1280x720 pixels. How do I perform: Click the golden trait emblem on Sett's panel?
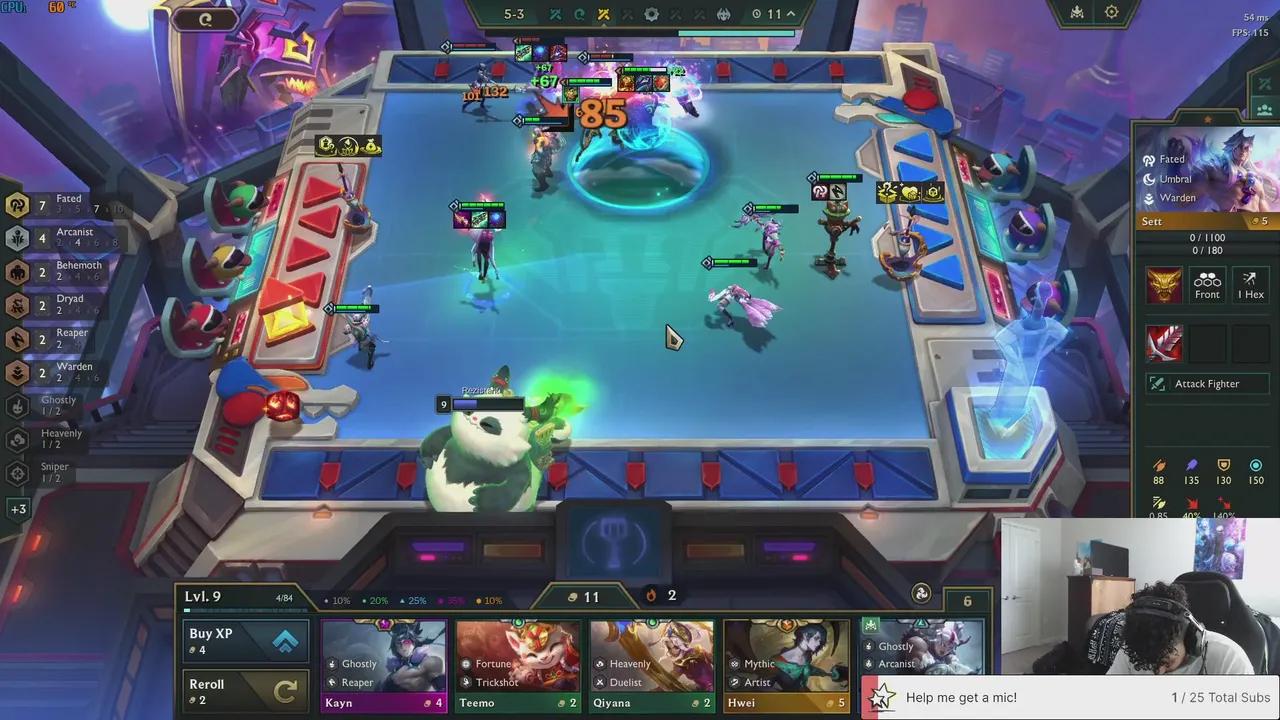[1164, 284]
